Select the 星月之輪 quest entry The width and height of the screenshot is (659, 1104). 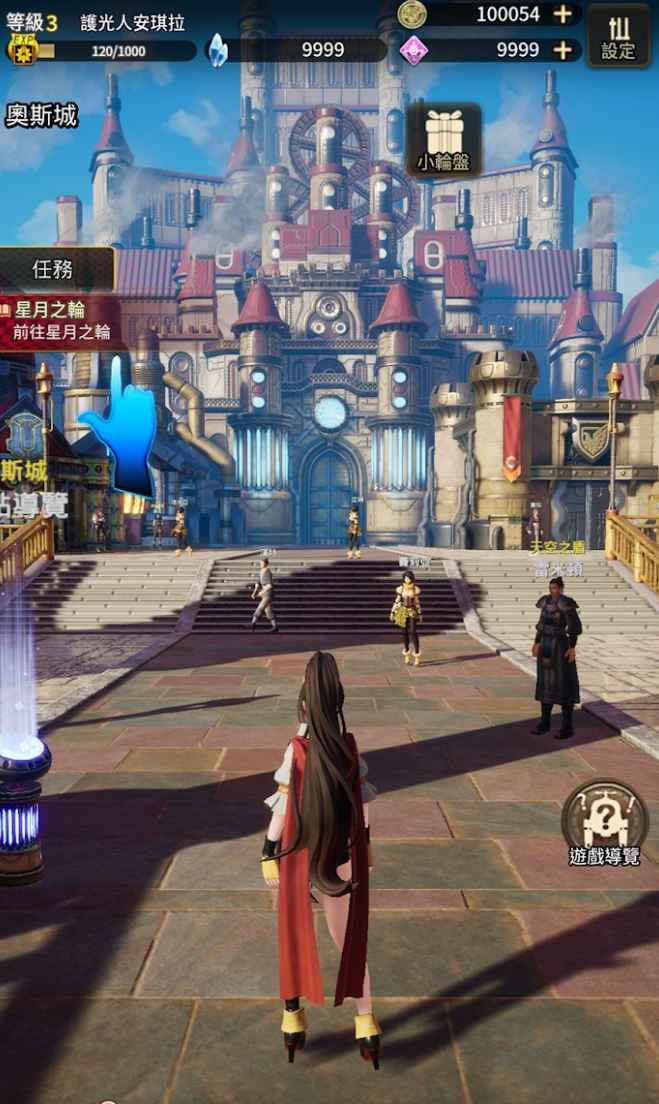62,321
